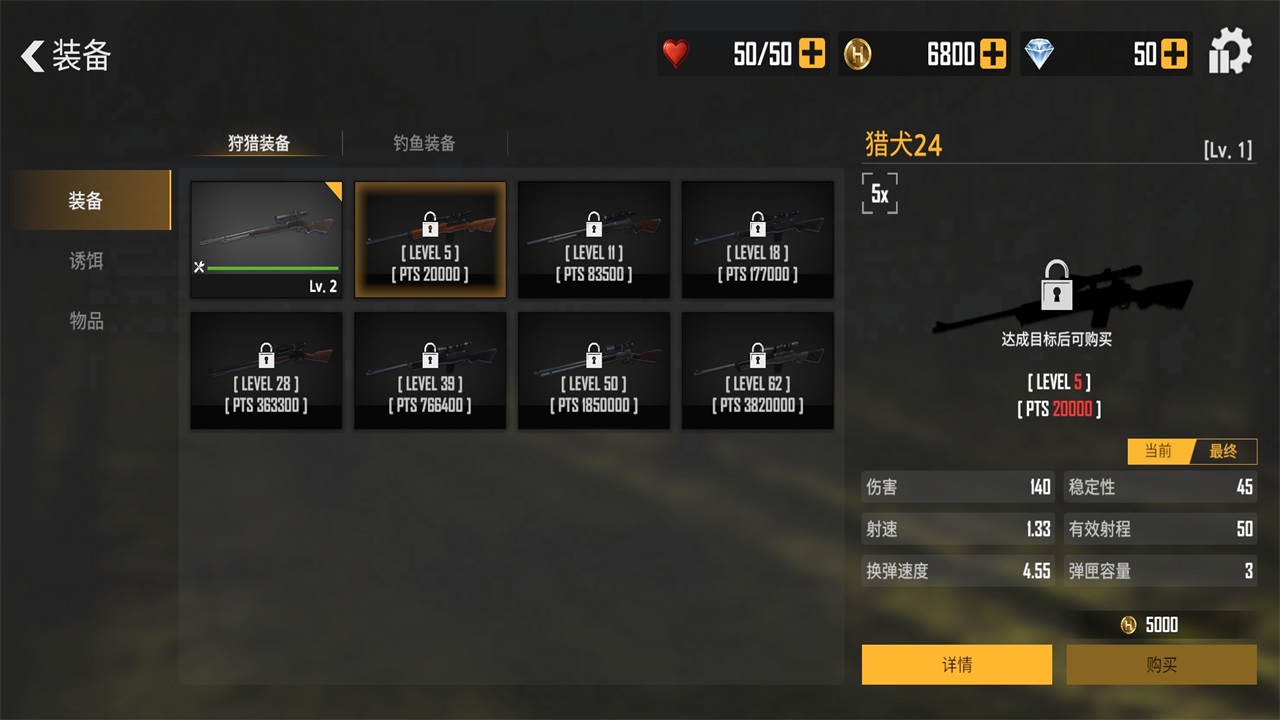This screenshot has height=720, width=1280.
Task: Add diamonds using the plus button
Action: (x=1174, y=54)
